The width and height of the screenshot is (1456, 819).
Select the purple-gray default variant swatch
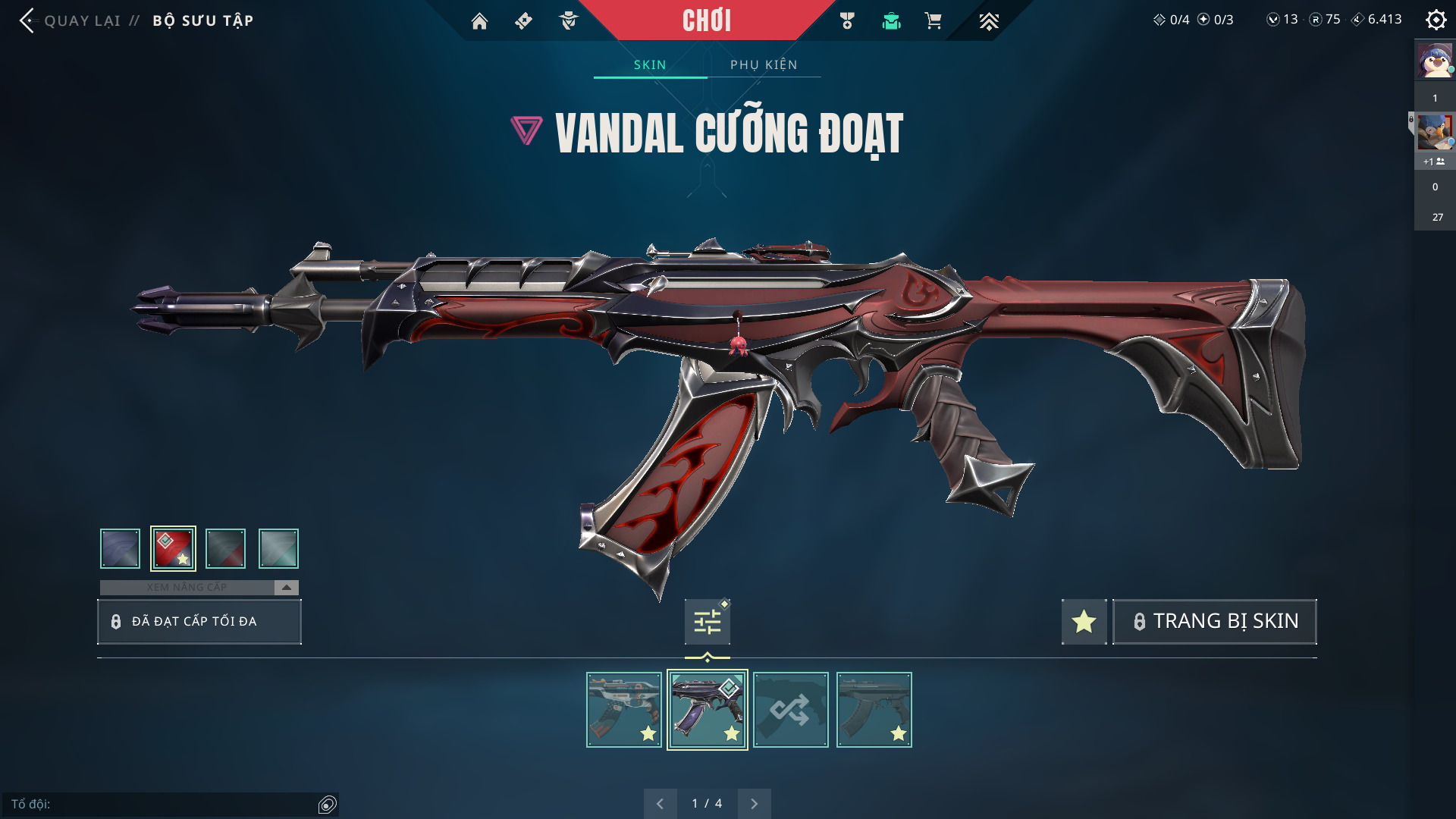tap(120, 548)
